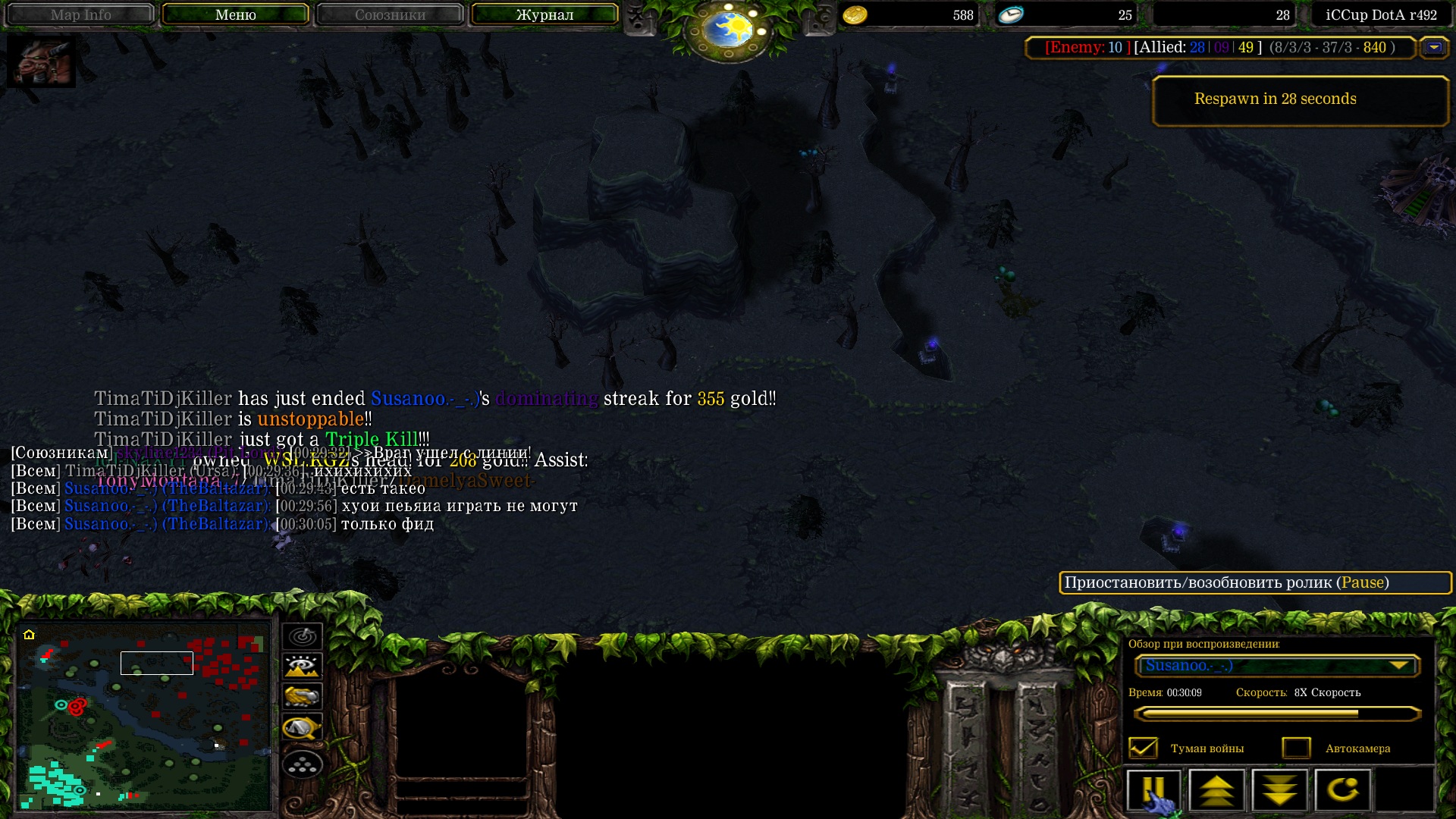Pause the replay playback

[1153, 790]
